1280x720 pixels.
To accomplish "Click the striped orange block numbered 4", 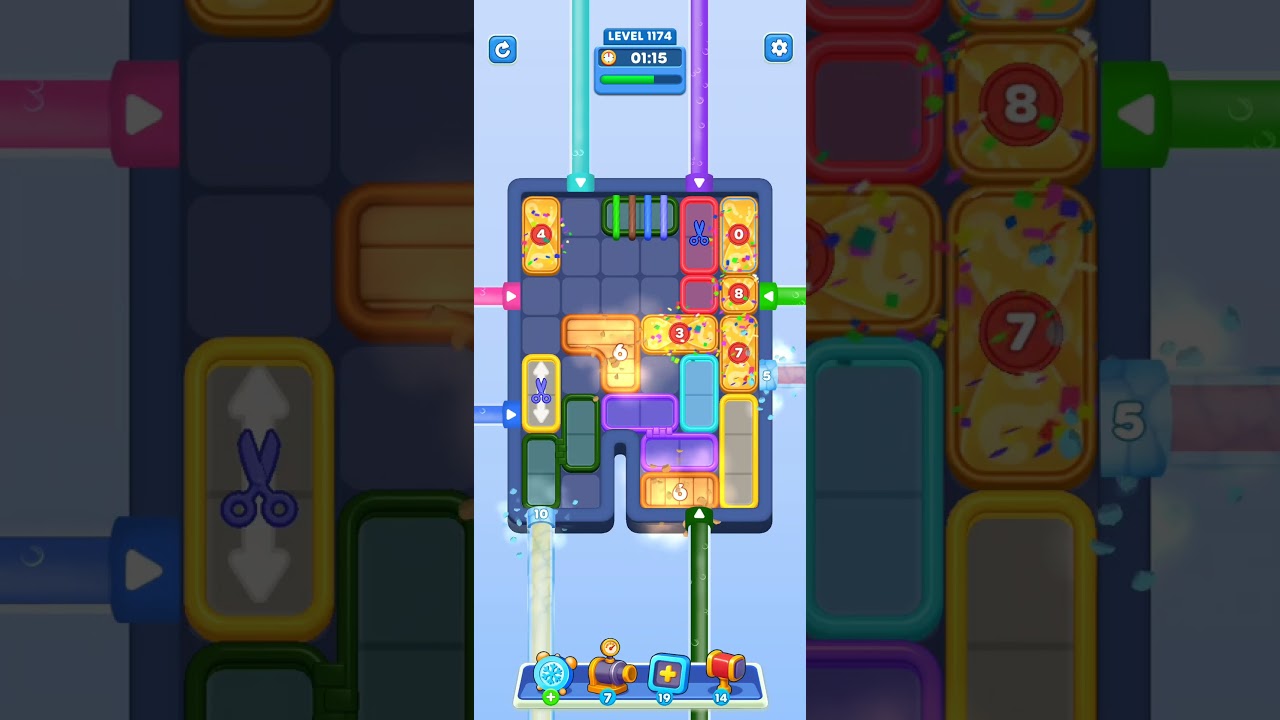I will tap(540, 235).
